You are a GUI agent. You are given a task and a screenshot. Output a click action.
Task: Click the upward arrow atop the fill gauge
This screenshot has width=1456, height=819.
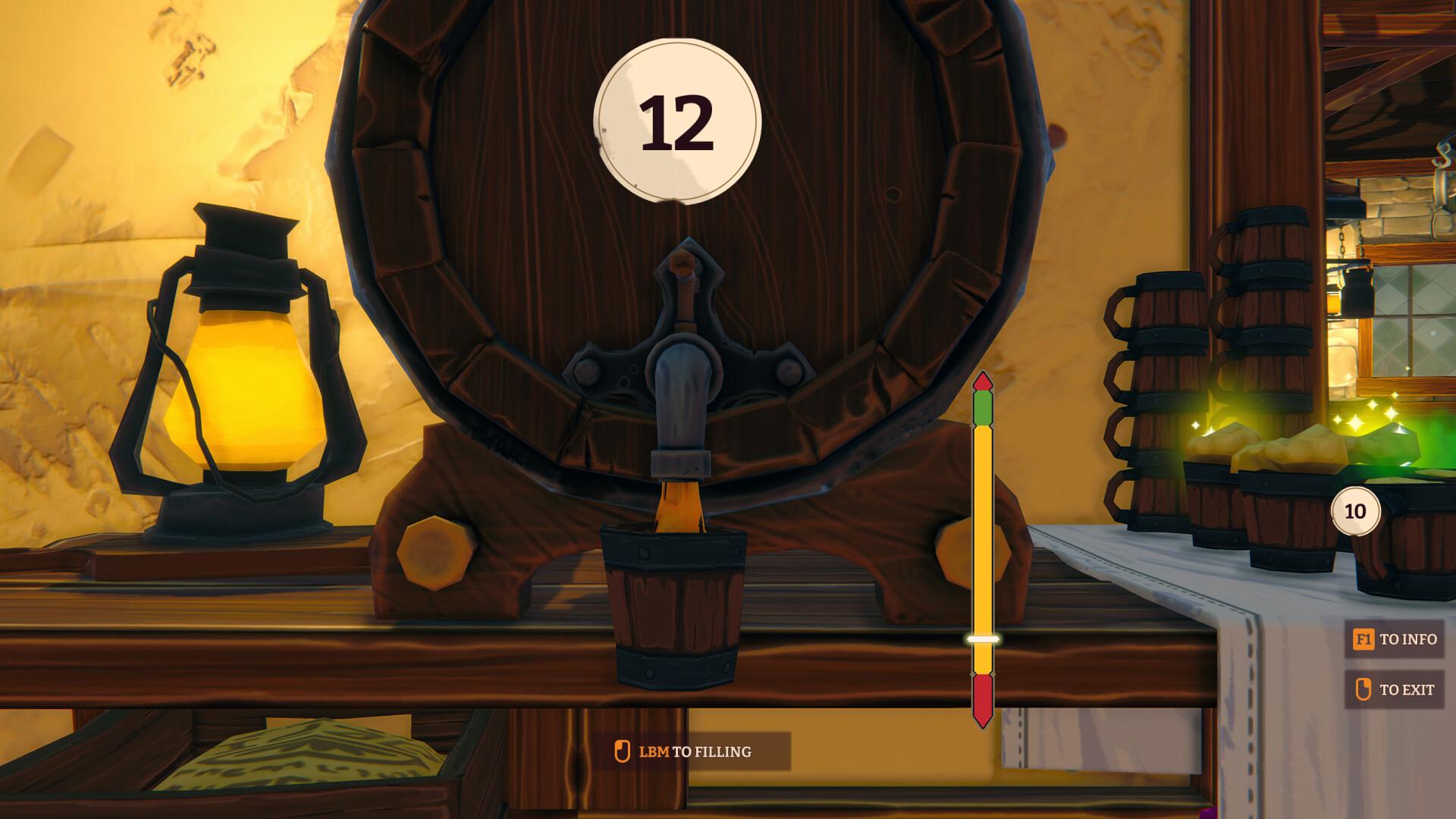[x=982, y=383]
